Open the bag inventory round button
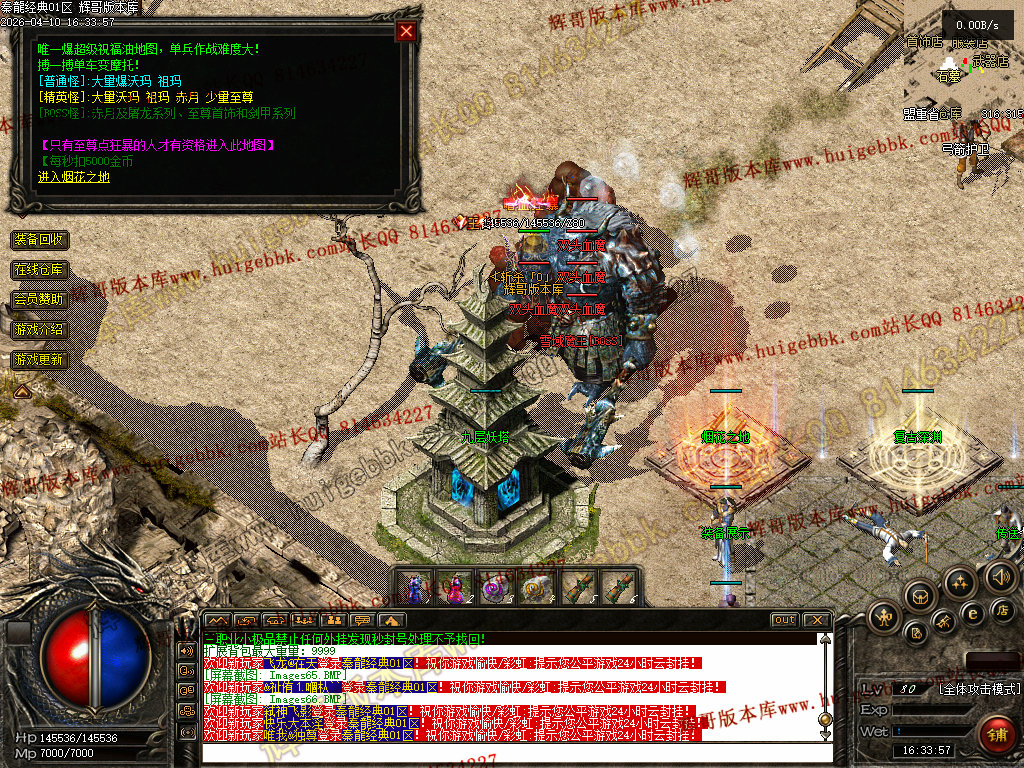Viewport: 1024px width, 768px height. pos(920,596)
